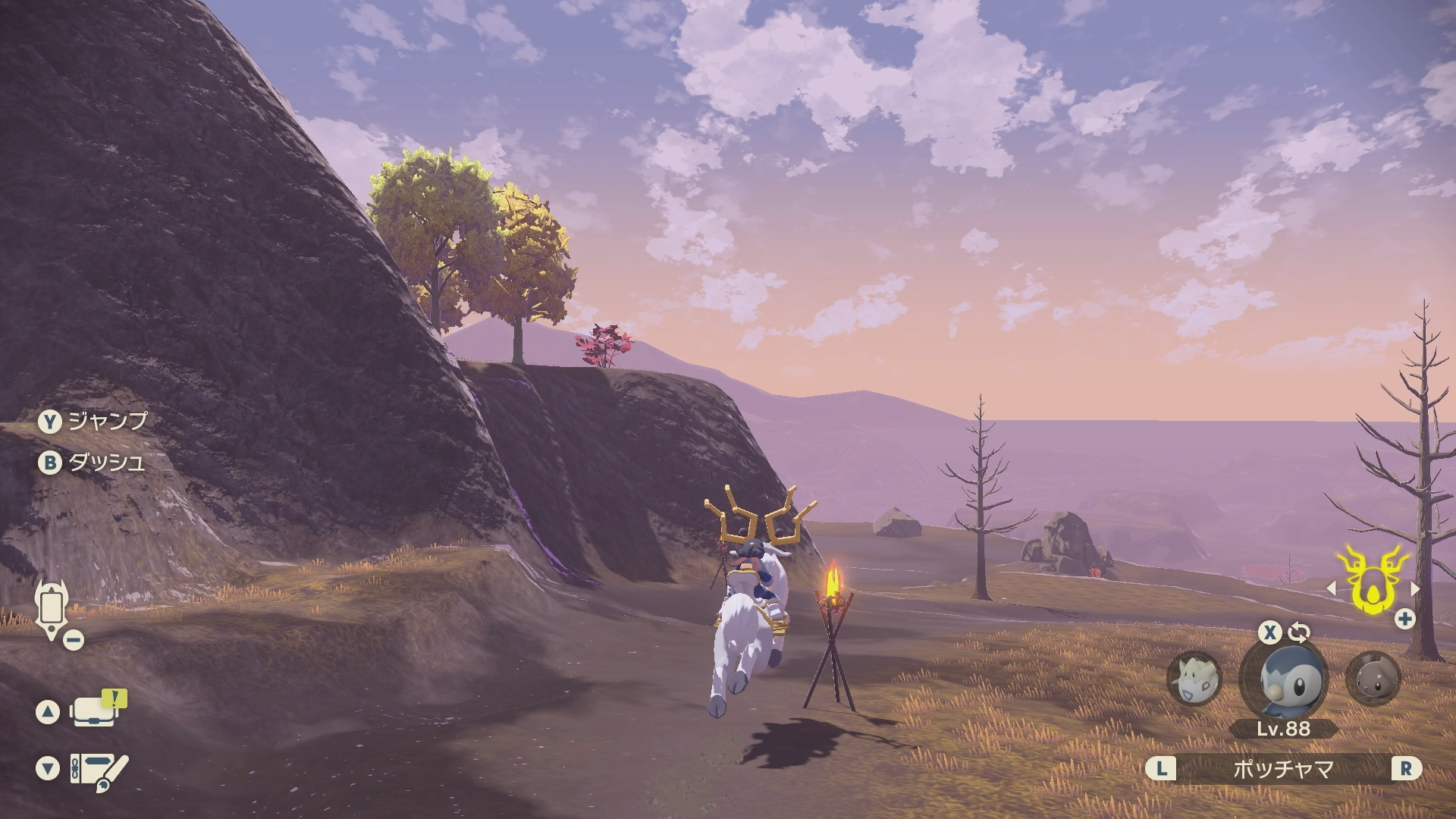
Task: Toggle the items/Pokémon swap arrows icon
Action: pos(1299,632)
